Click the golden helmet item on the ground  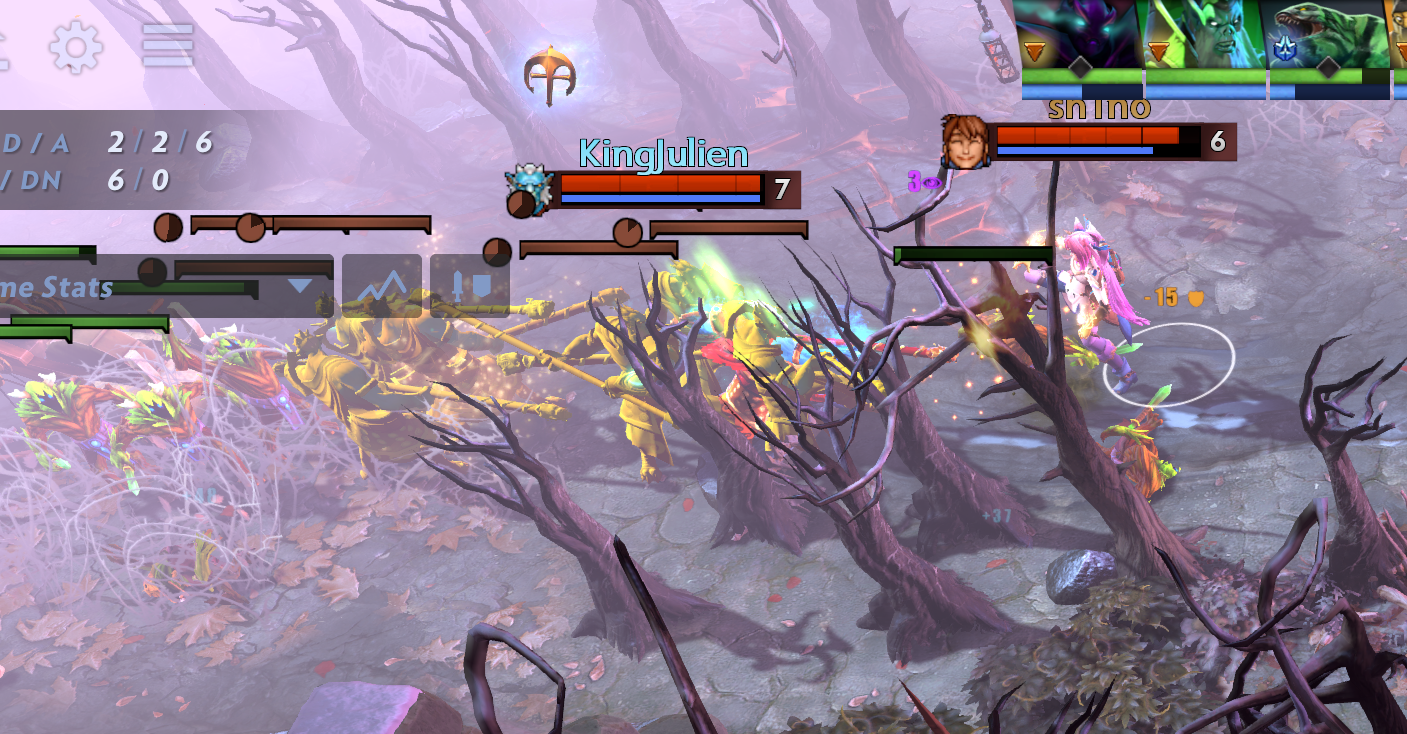[x=551, y=73]
